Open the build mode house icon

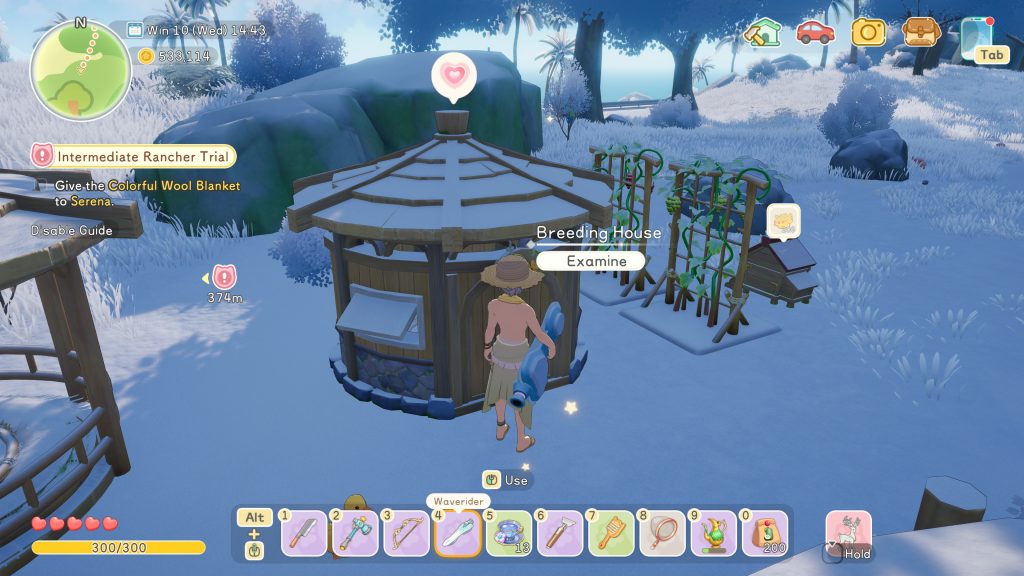click(762, 33)
